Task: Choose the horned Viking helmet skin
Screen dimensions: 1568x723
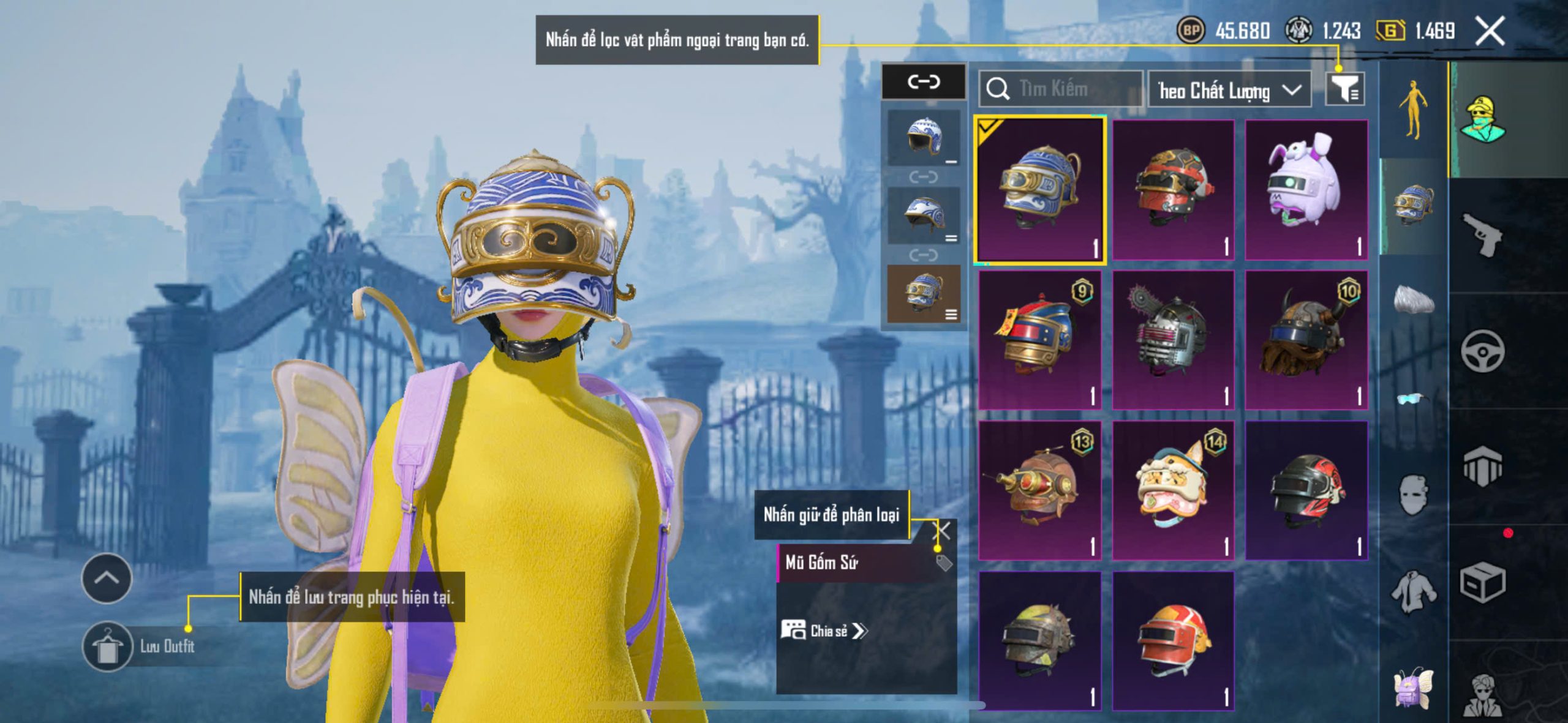Action: 1306,340
